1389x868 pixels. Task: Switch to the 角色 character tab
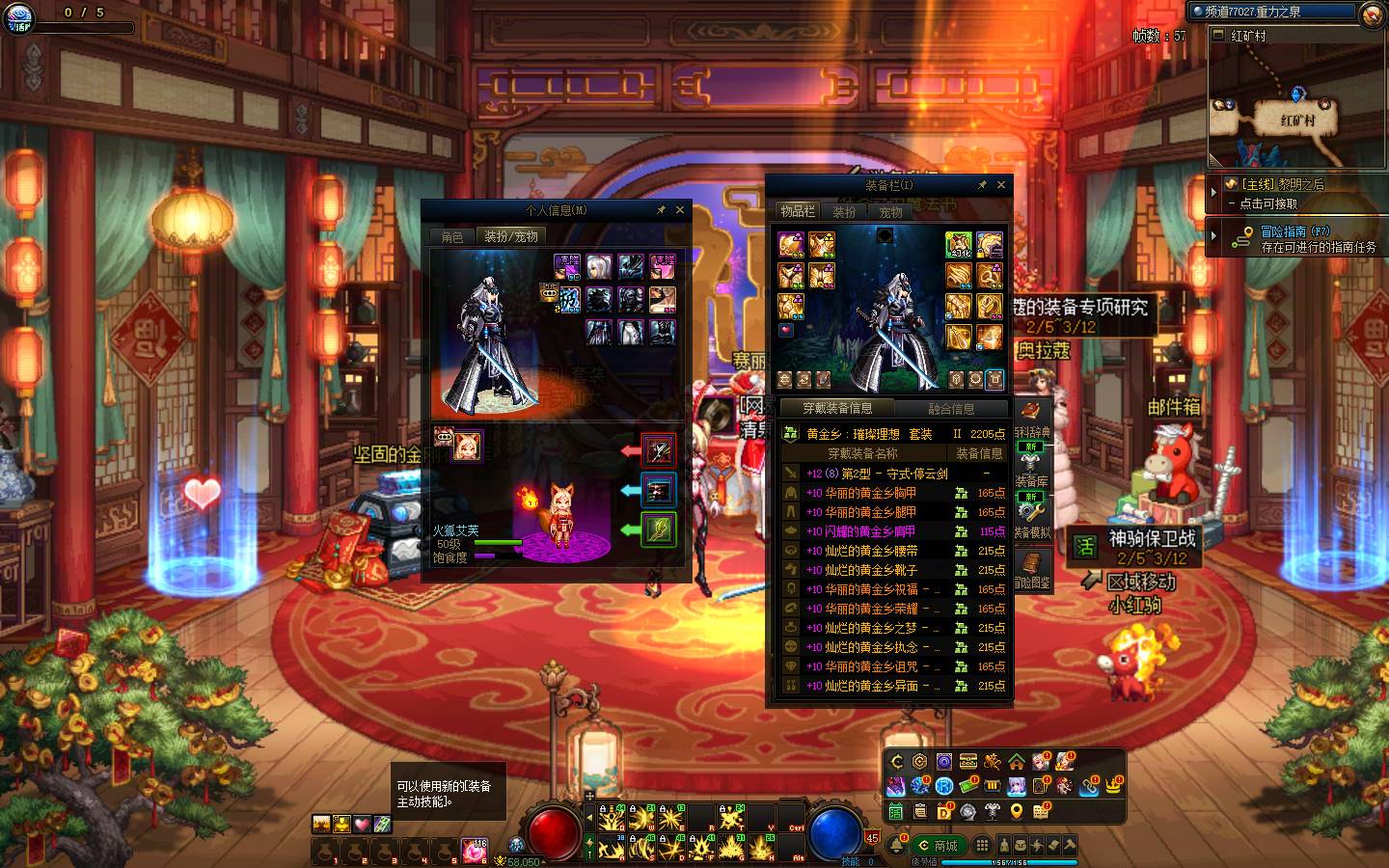point(452,237)
